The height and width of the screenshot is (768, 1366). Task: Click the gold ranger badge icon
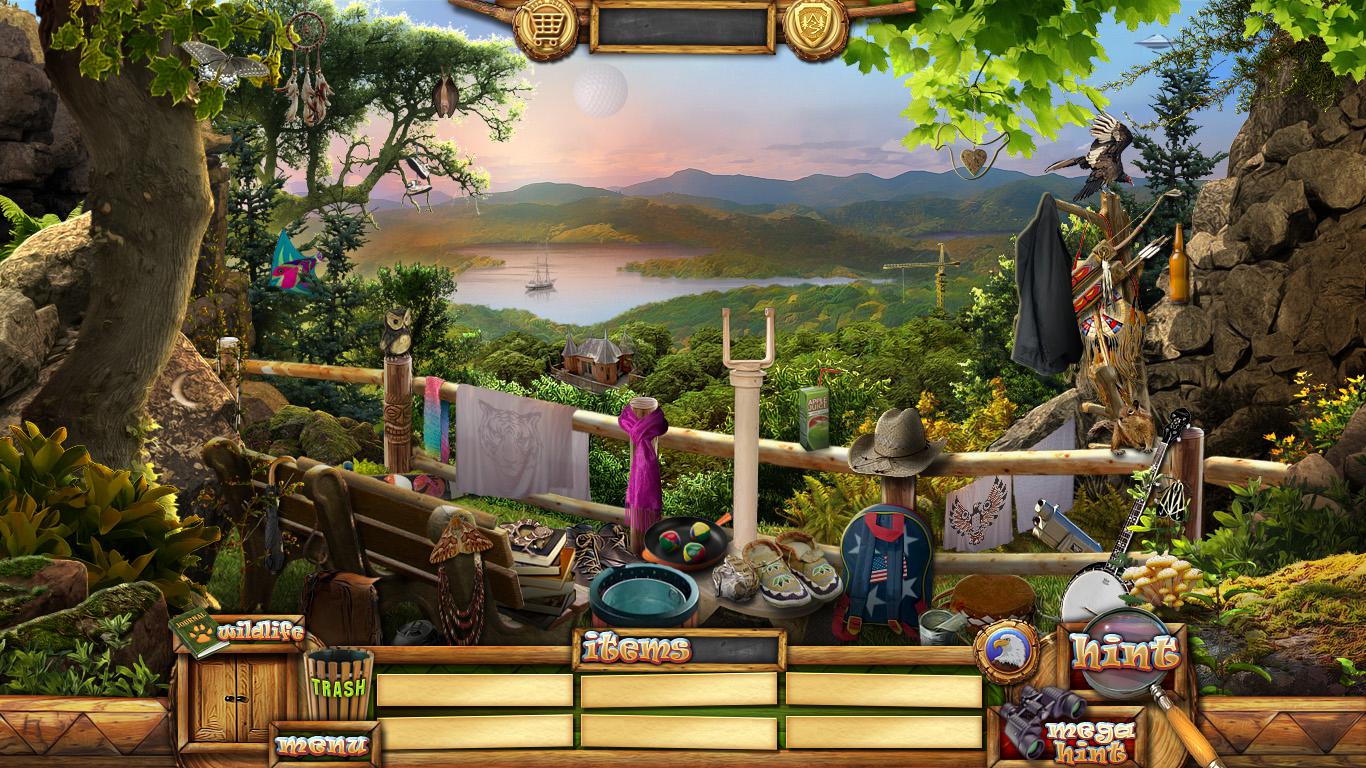click(x=815, y=25)
